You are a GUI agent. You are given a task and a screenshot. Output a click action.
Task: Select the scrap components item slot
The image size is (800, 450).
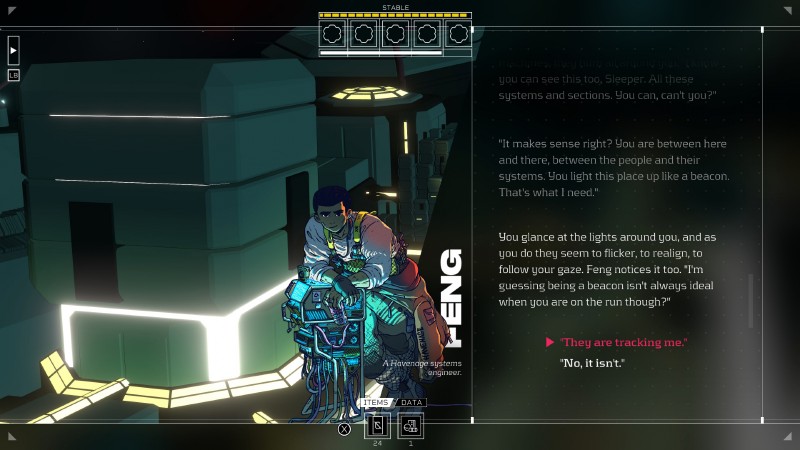tap(410, 426)
